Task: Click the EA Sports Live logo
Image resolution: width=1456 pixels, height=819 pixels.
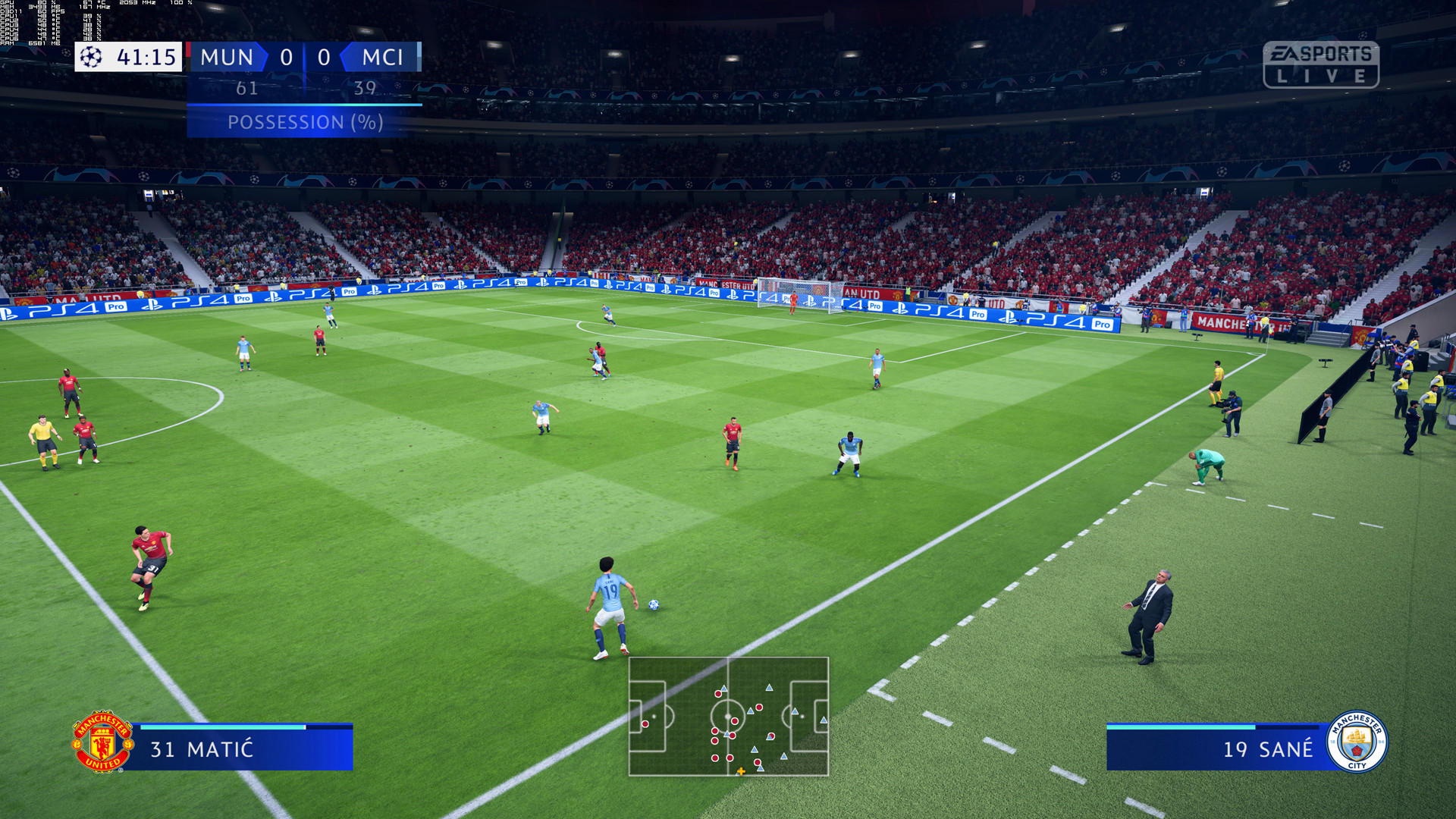Action: (1320, 64)
